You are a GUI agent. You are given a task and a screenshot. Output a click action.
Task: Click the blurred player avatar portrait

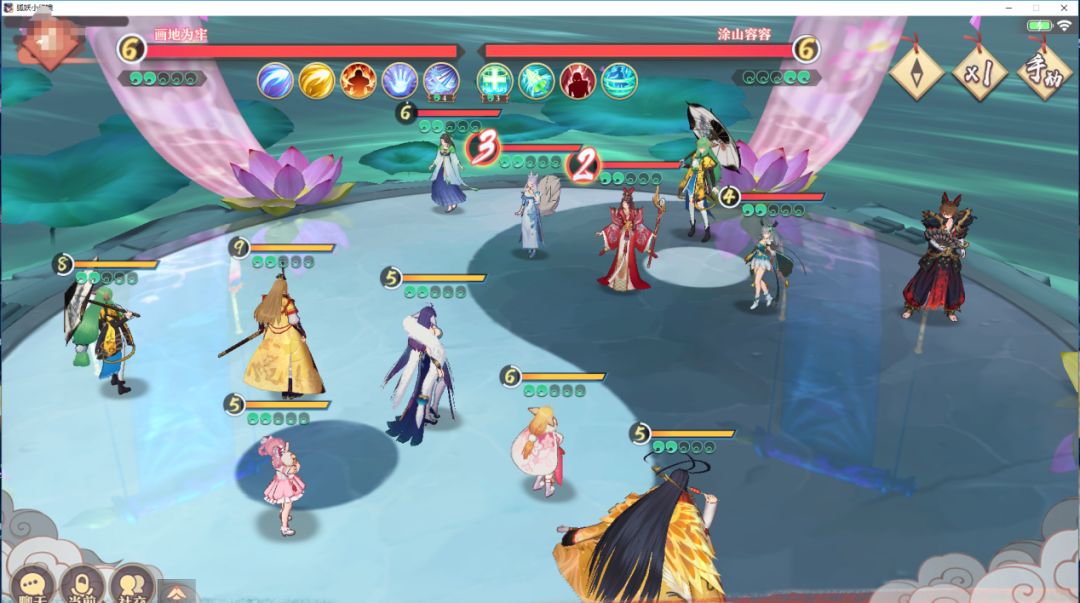[48, 42]
